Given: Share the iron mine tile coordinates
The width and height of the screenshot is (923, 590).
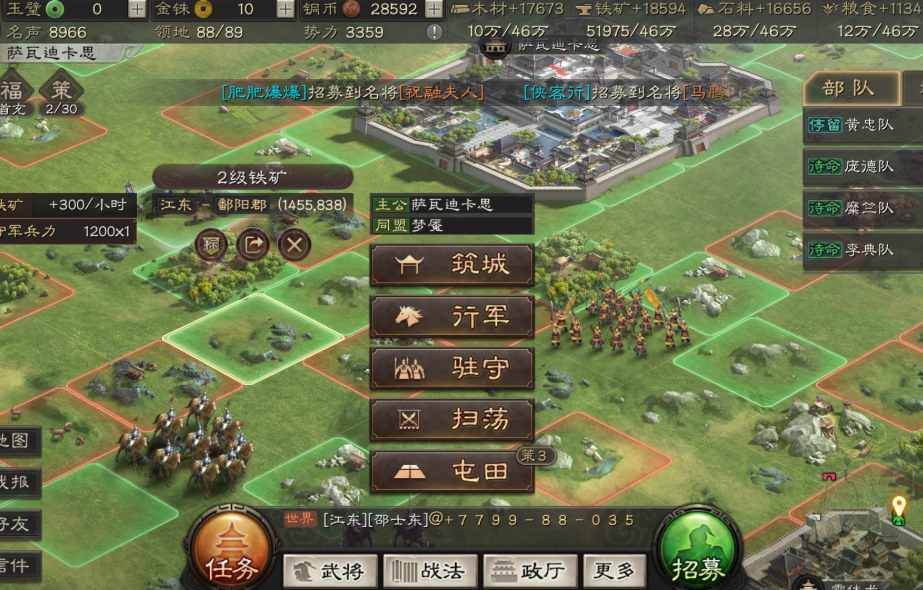Looking at the screenshot, I should coord(252,244).
